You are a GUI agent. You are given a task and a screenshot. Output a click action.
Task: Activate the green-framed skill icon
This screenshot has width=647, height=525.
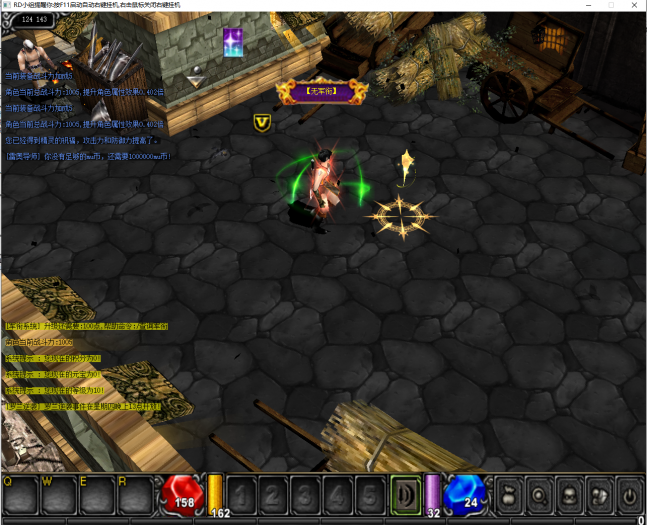click(405, 495)
